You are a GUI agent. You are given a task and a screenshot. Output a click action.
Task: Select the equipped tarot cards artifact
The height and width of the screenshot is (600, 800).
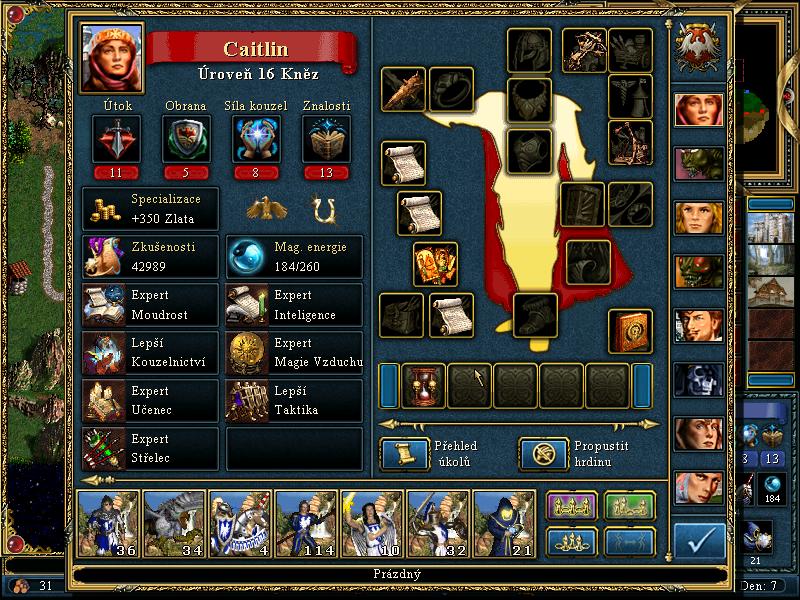click(436, 264)
